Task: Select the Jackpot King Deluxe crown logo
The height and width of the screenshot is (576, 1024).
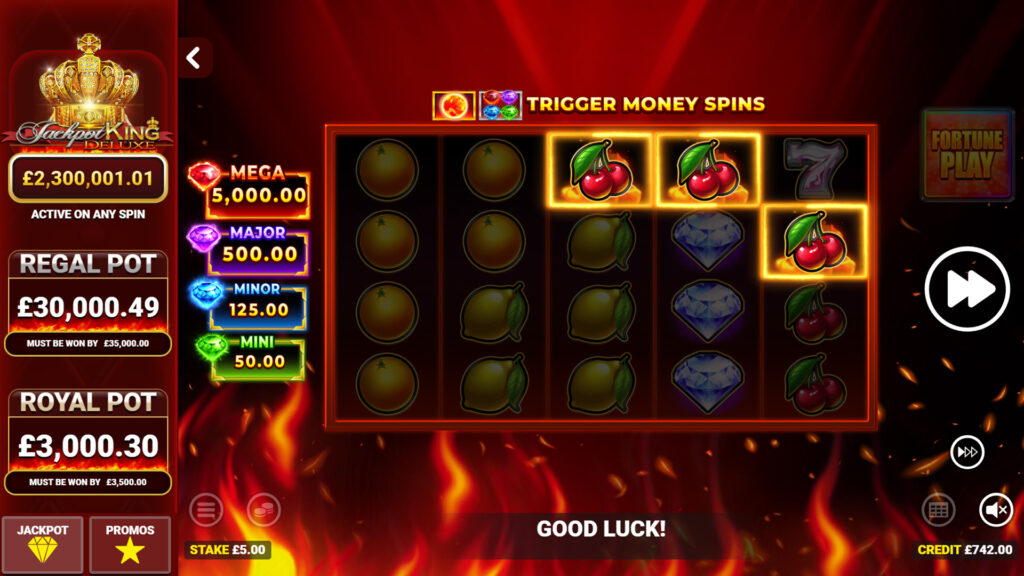Action: coord(89,95)
